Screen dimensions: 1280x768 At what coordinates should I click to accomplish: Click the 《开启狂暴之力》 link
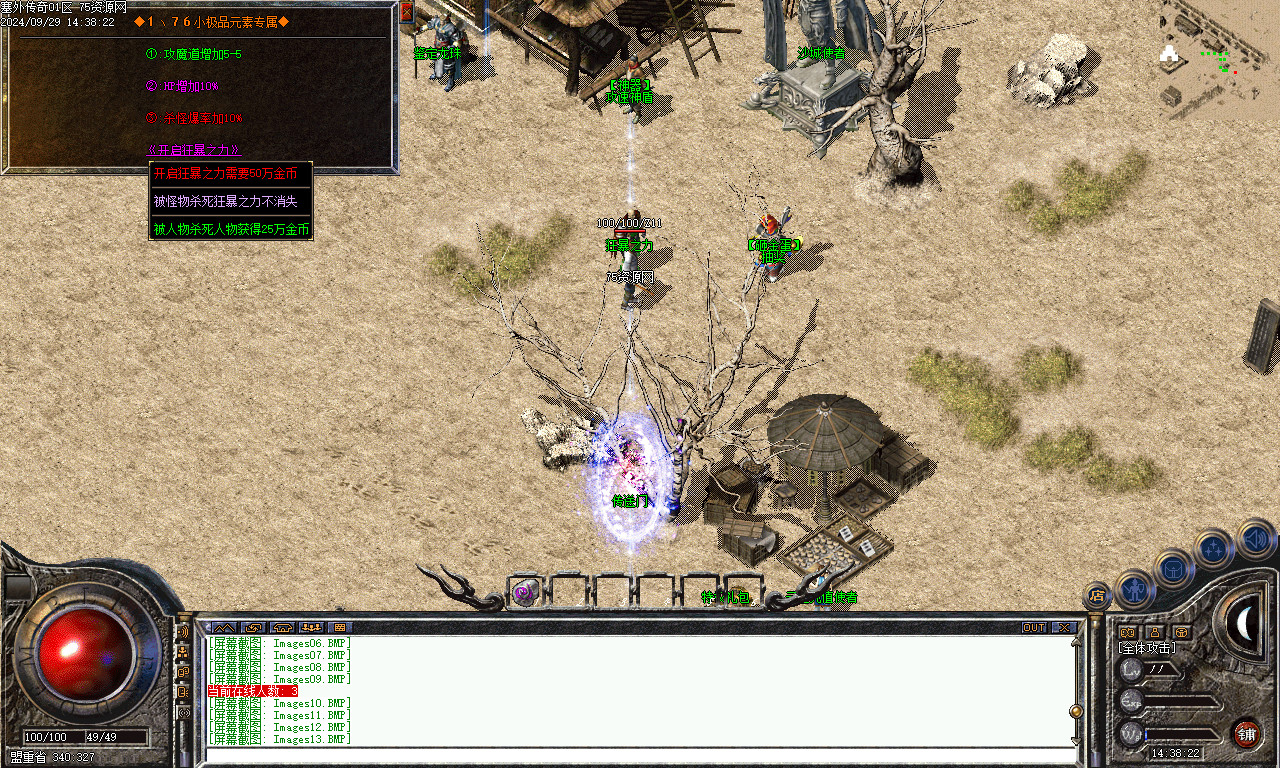193,150
